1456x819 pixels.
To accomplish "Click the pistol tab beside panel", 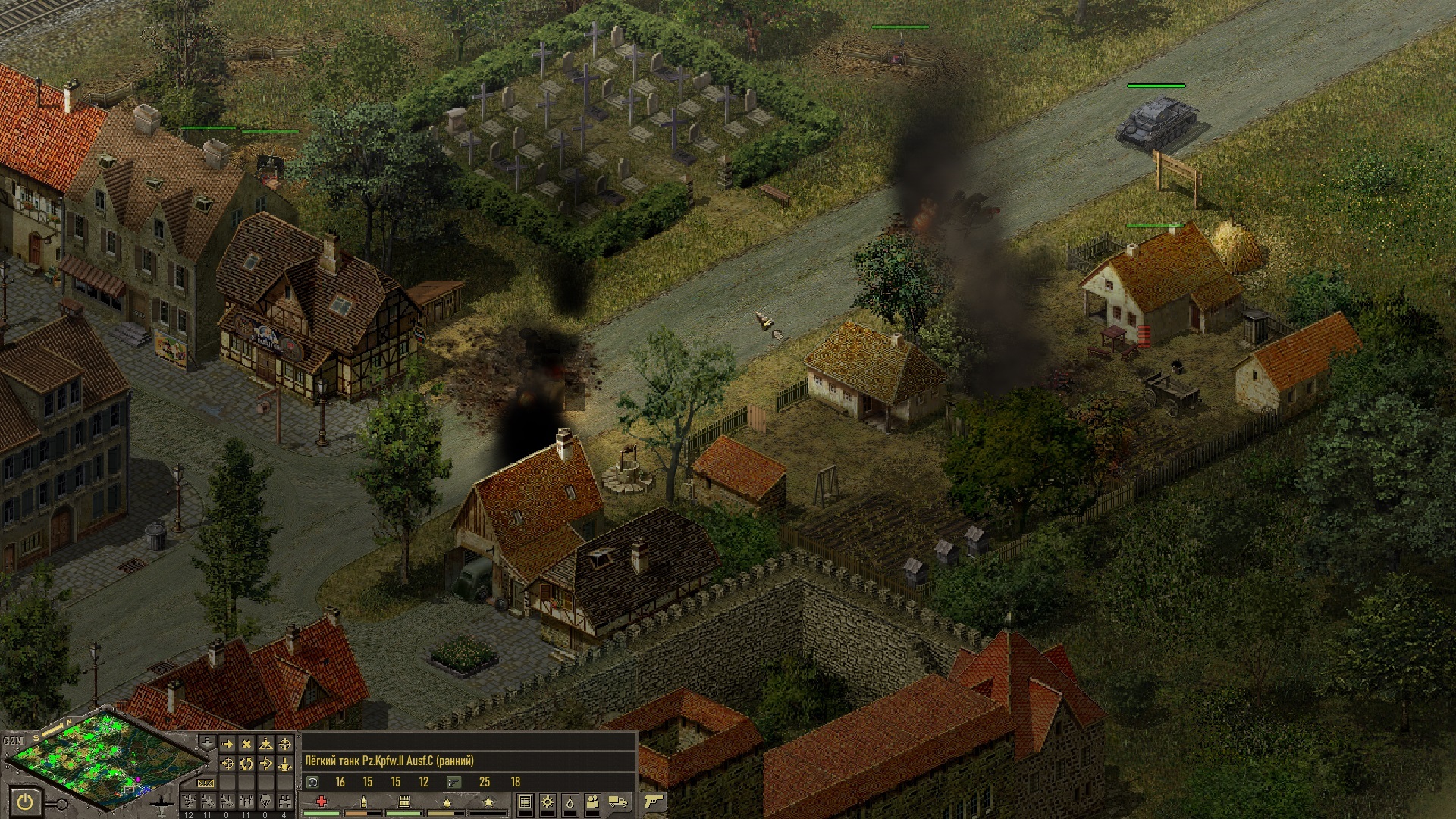I will pyautogui.click(x=653, y=801).
